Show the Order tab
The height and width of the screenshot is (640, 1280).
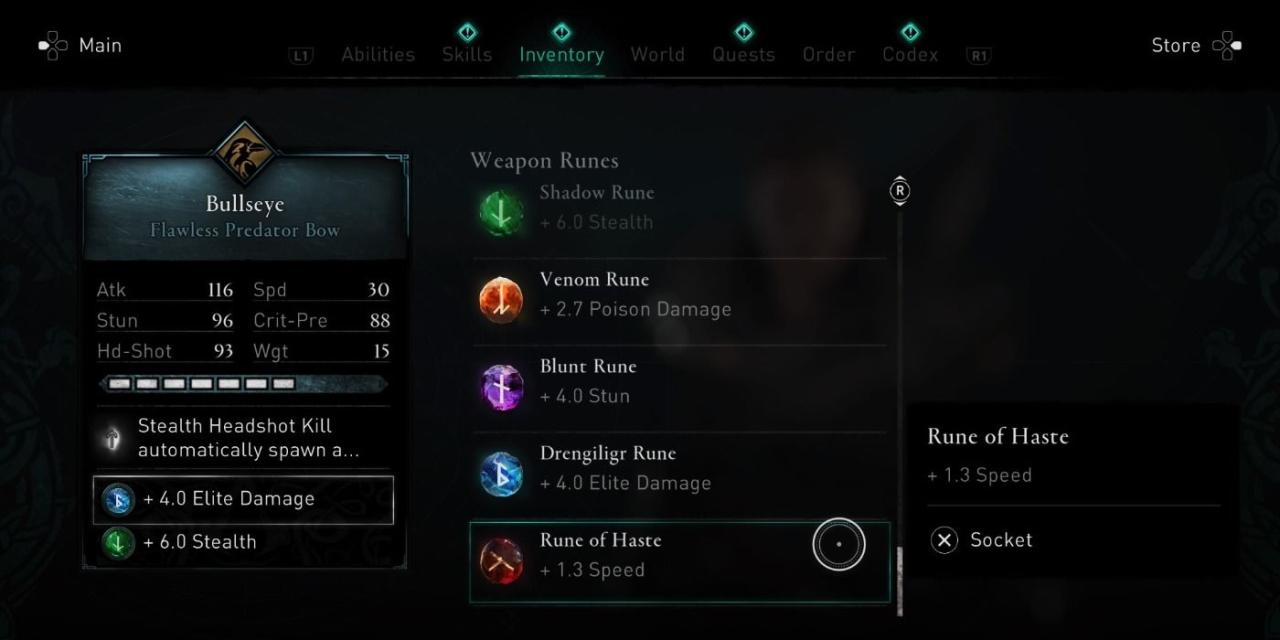(828, 54)
